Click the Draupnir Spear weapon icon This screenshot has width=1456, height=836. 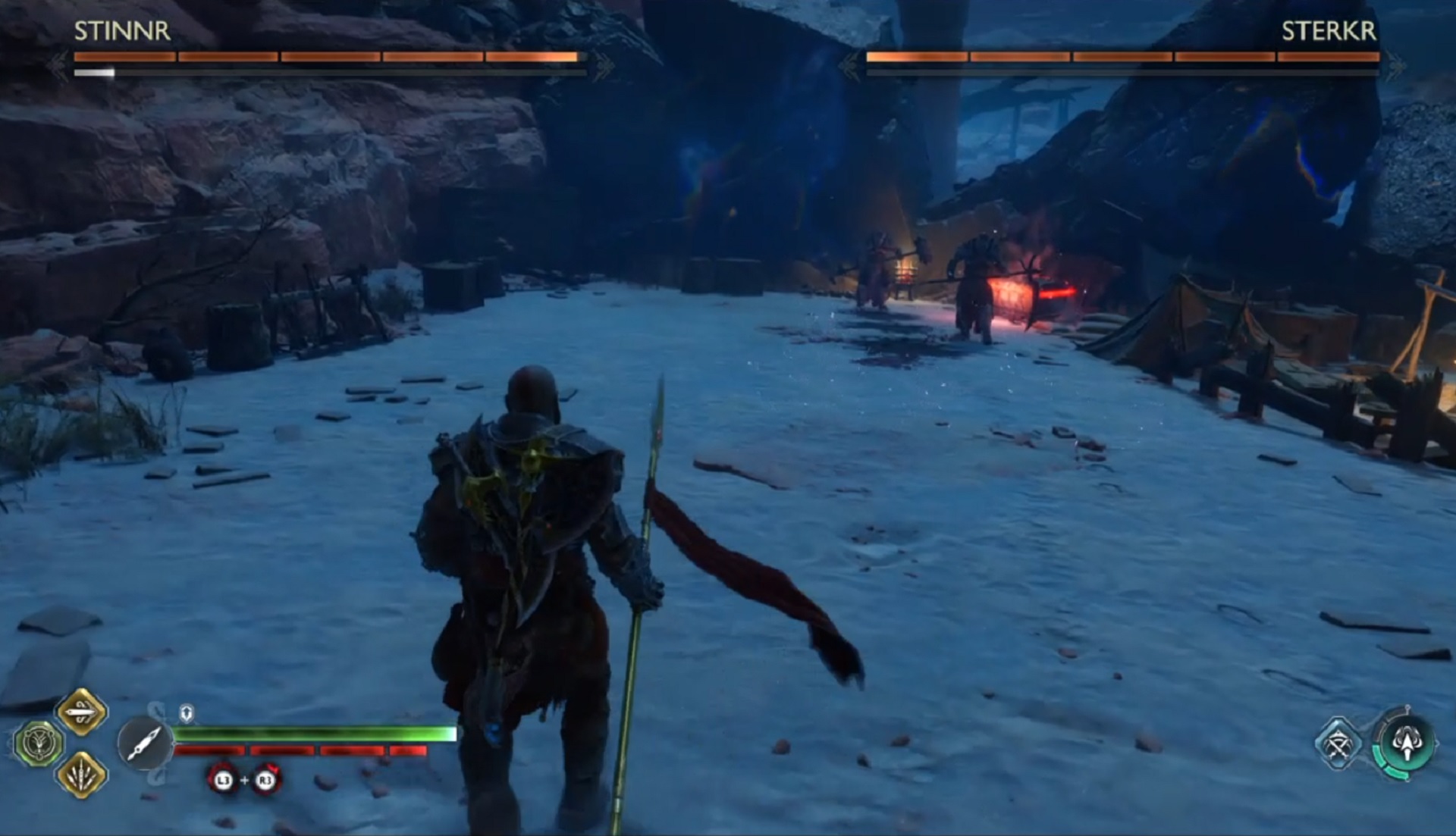144,743
